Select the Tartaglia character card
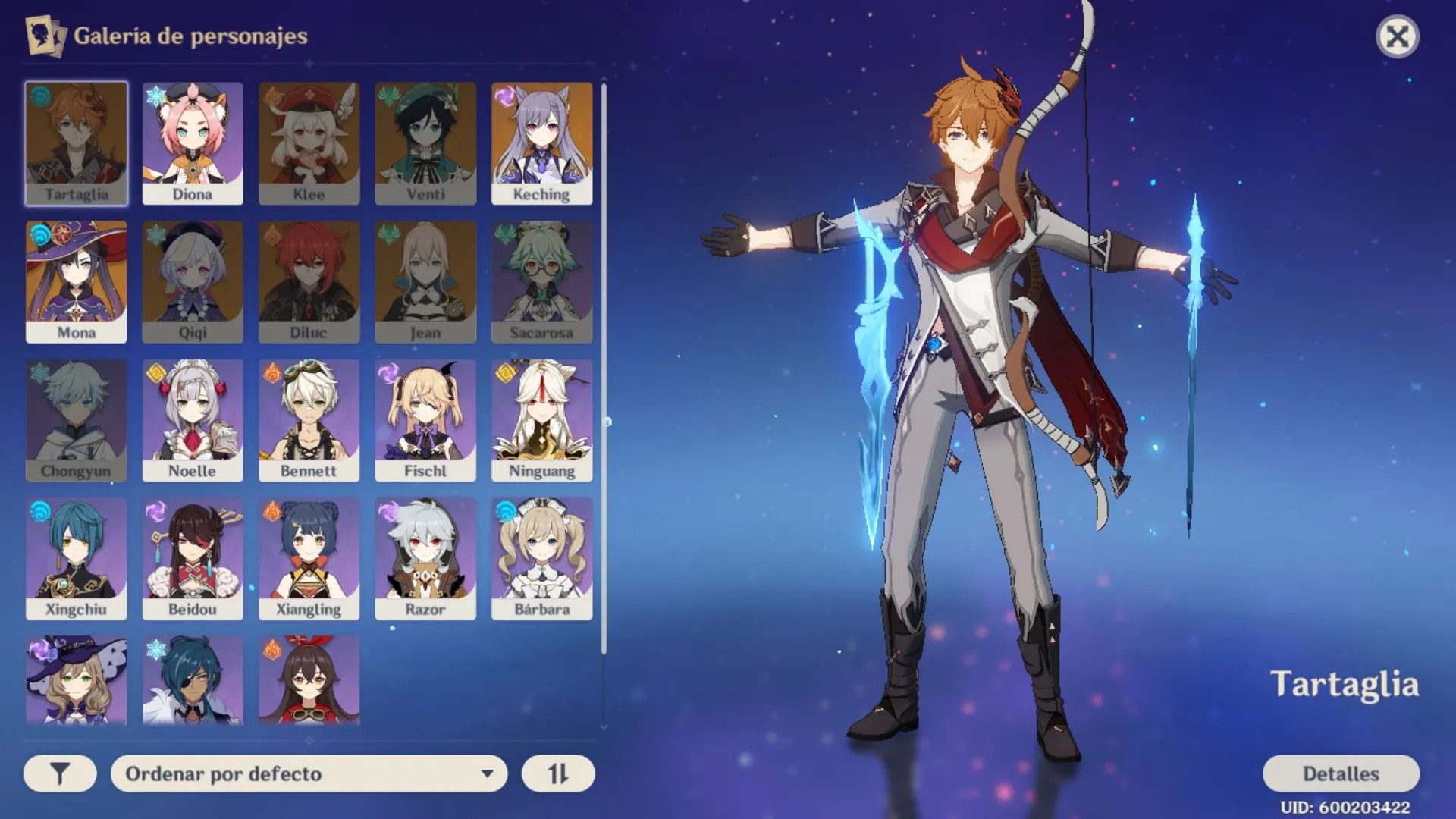This screenshot has width=1456, height=819. pyautogui.click(x=76, y=143)
